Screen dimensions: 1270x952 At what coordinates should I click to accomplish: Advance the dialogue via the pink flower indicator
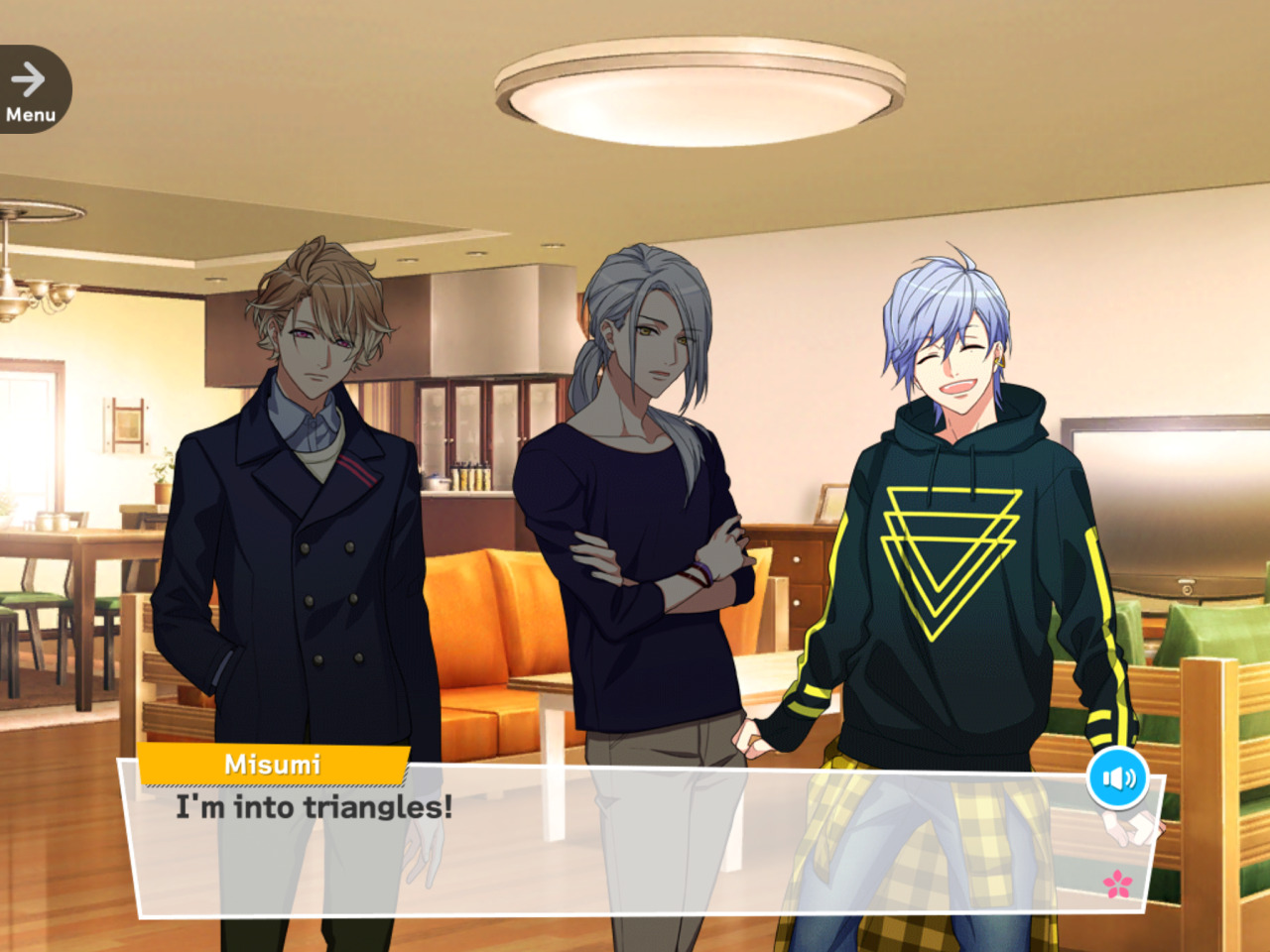tap(1118, 884)
